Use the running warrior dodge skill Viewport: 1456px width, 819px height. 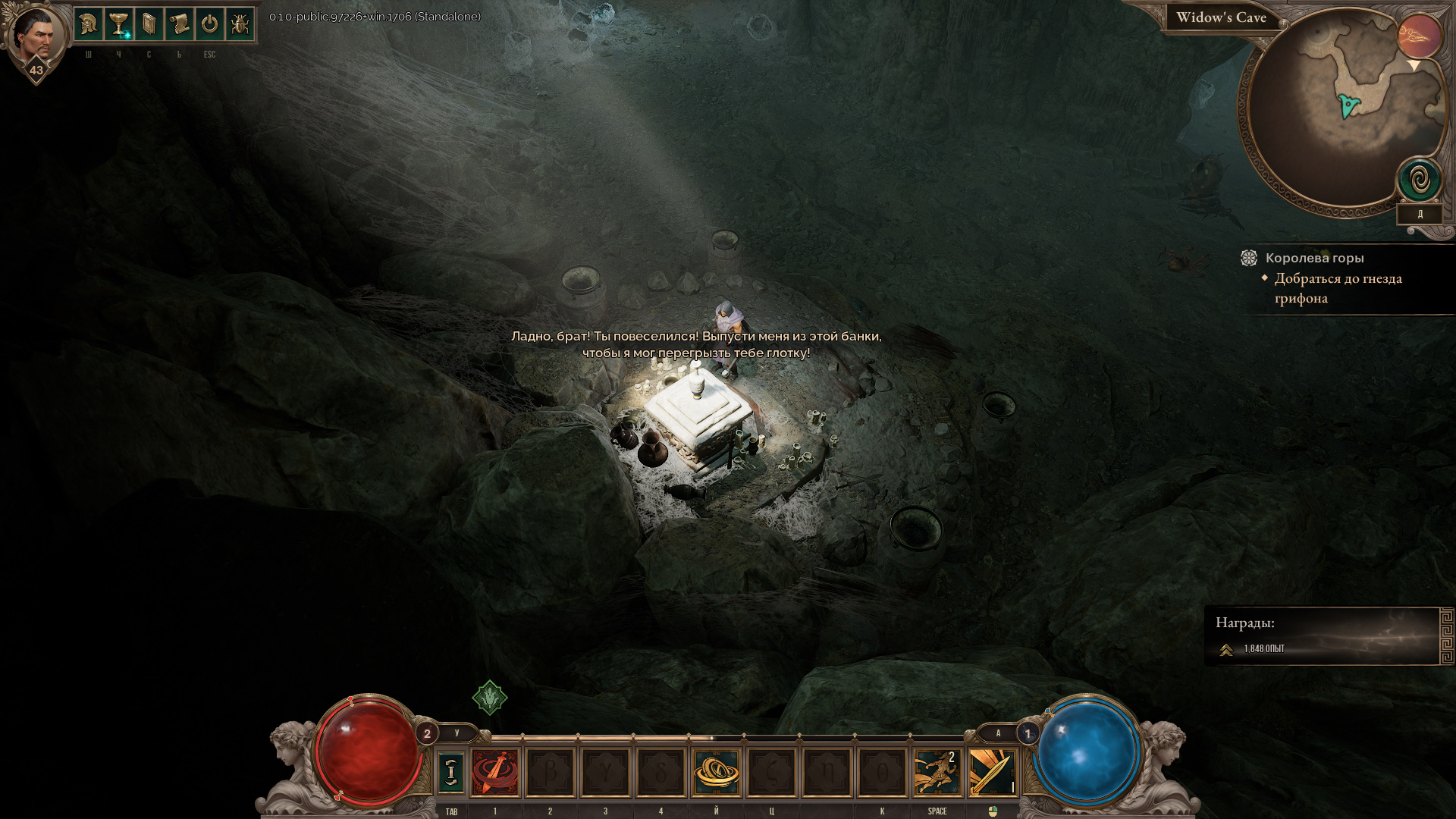937,773
